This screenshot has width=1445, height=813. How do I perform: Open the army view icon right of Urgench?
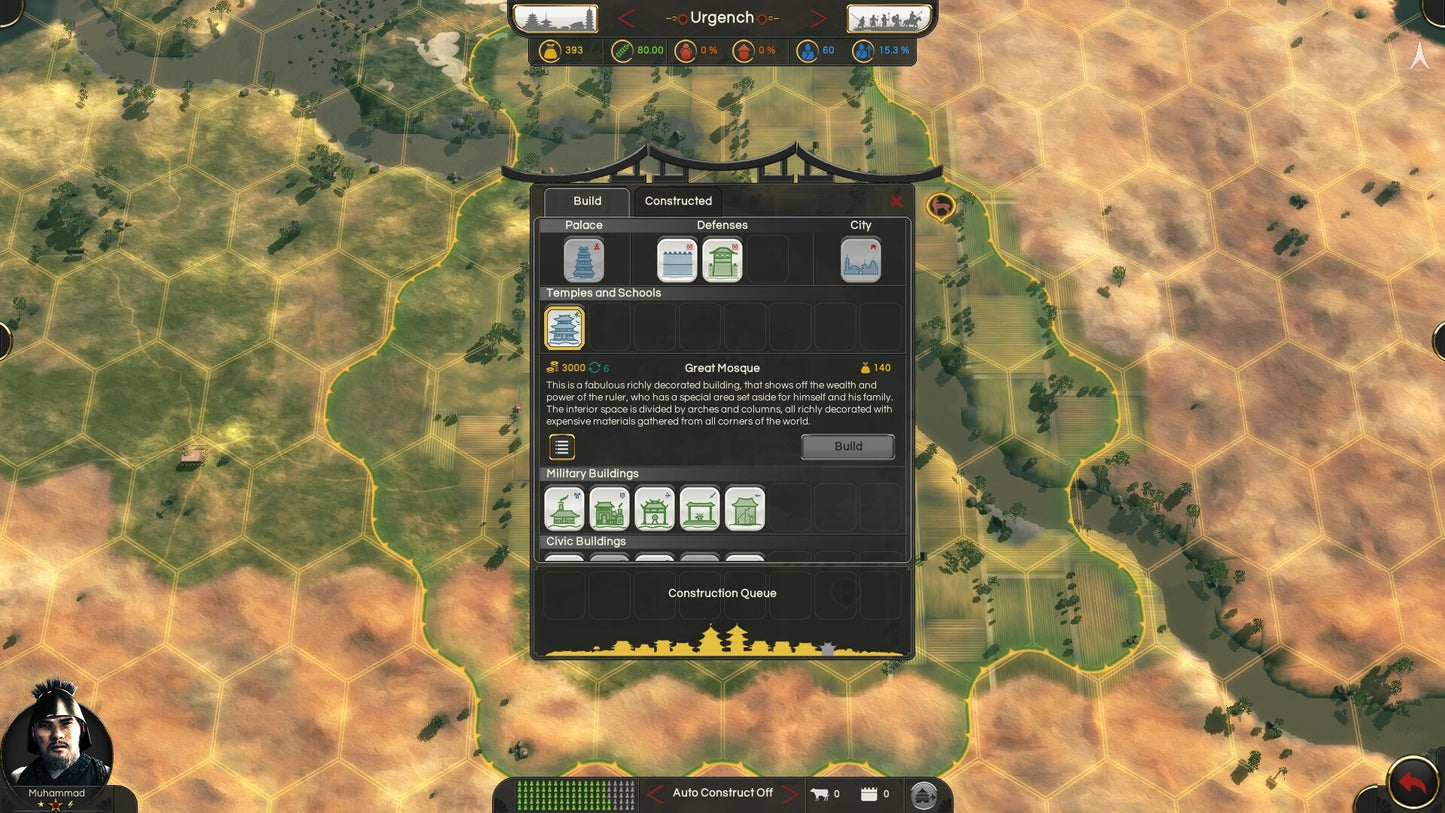pyautogui.click(x=889, y=17)
